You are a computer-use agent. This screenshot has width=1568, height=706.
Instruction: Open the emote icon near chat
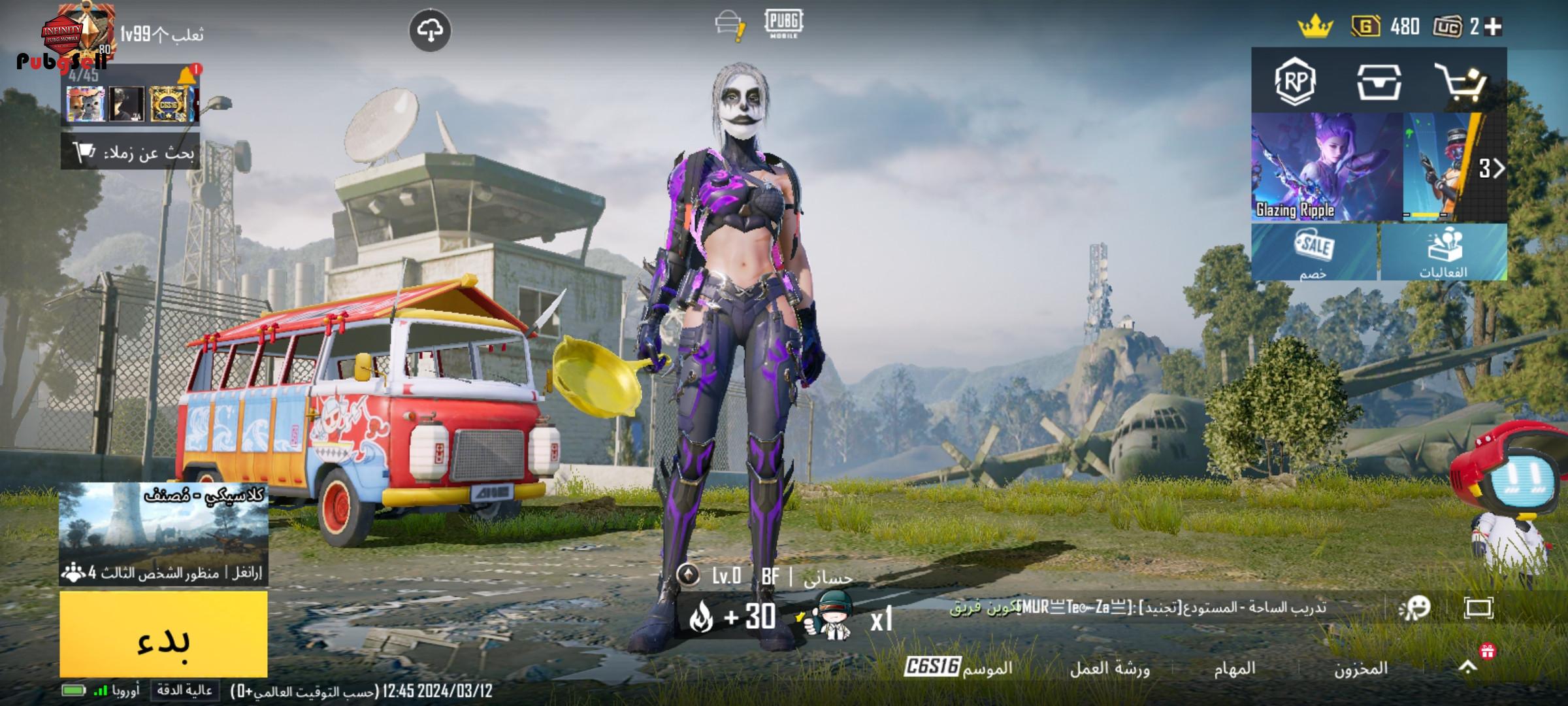pyautogui.click(x=1415, y=608)
